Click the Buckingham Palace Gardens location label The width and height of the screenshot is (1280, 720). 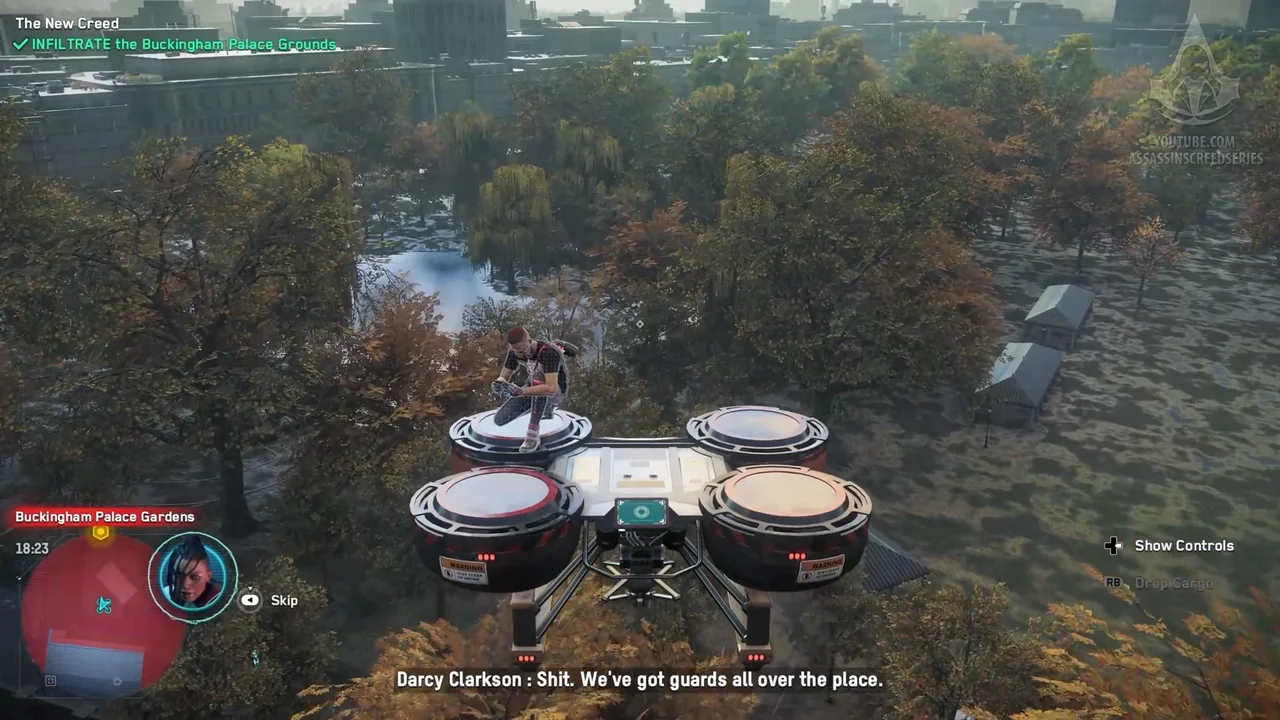pyautogui.click(x=104, y=517)
